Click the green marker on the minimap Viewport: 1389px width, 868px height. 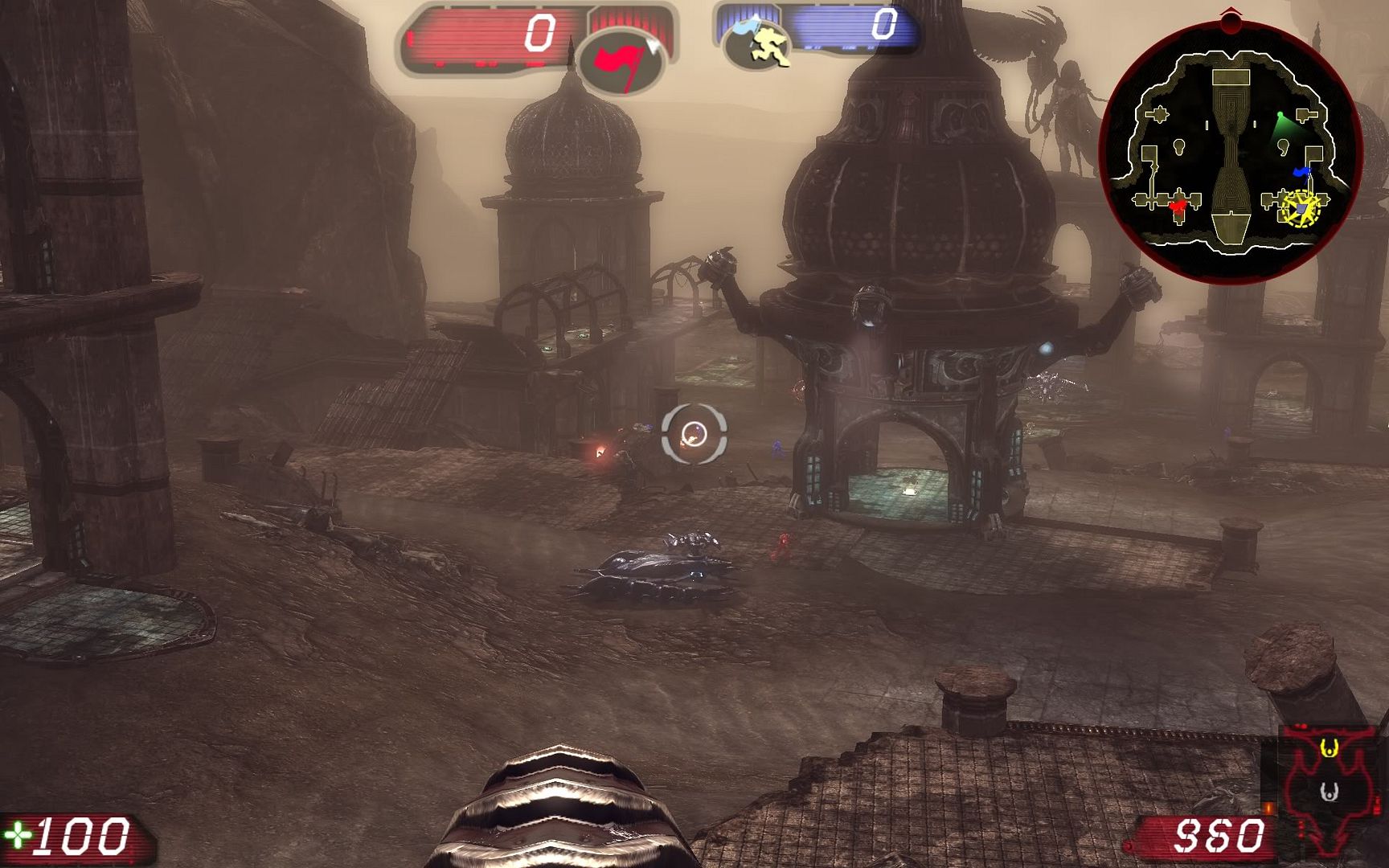[x=1281, y=121]
